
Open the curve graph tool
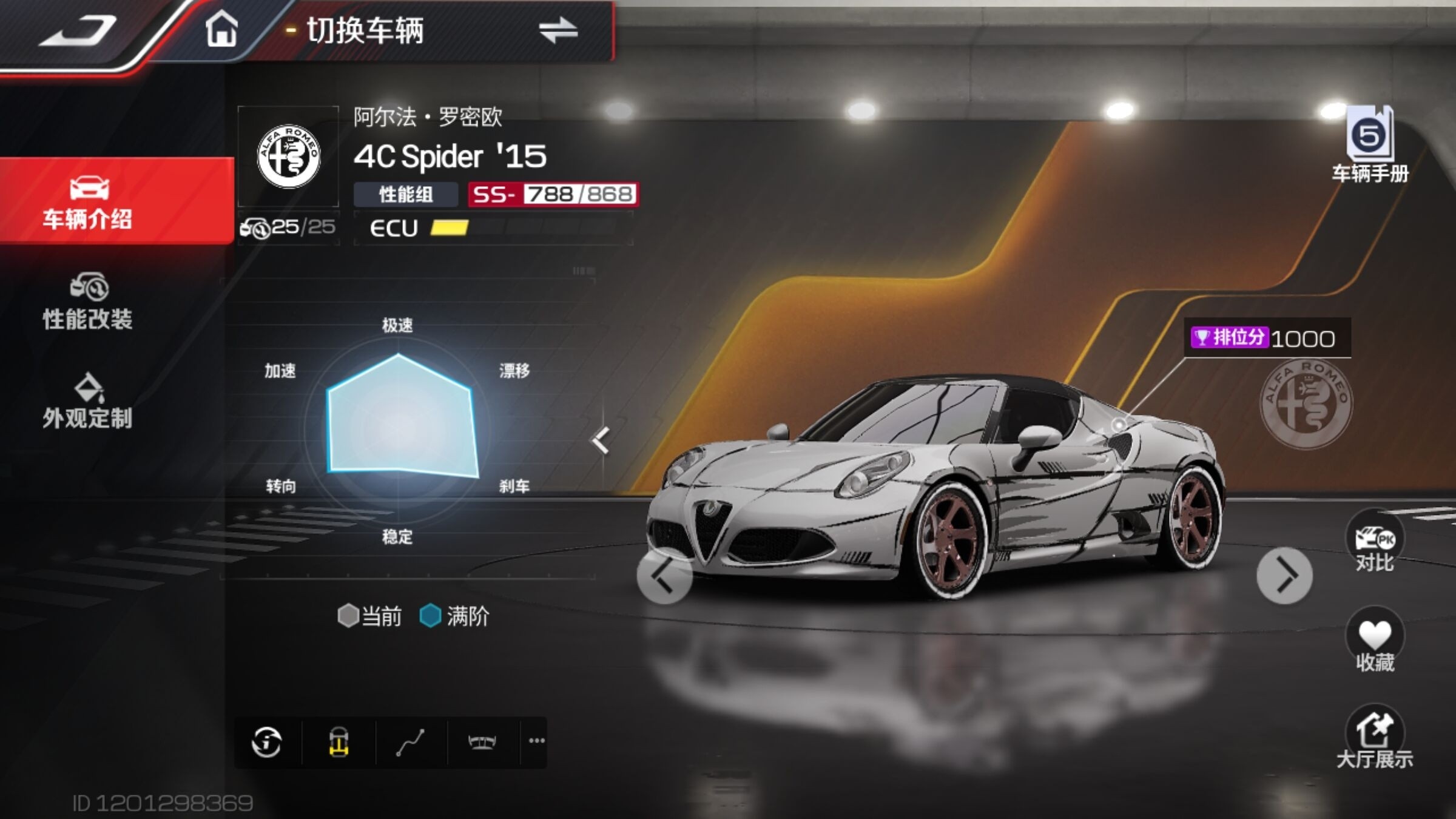pos(410,742)
